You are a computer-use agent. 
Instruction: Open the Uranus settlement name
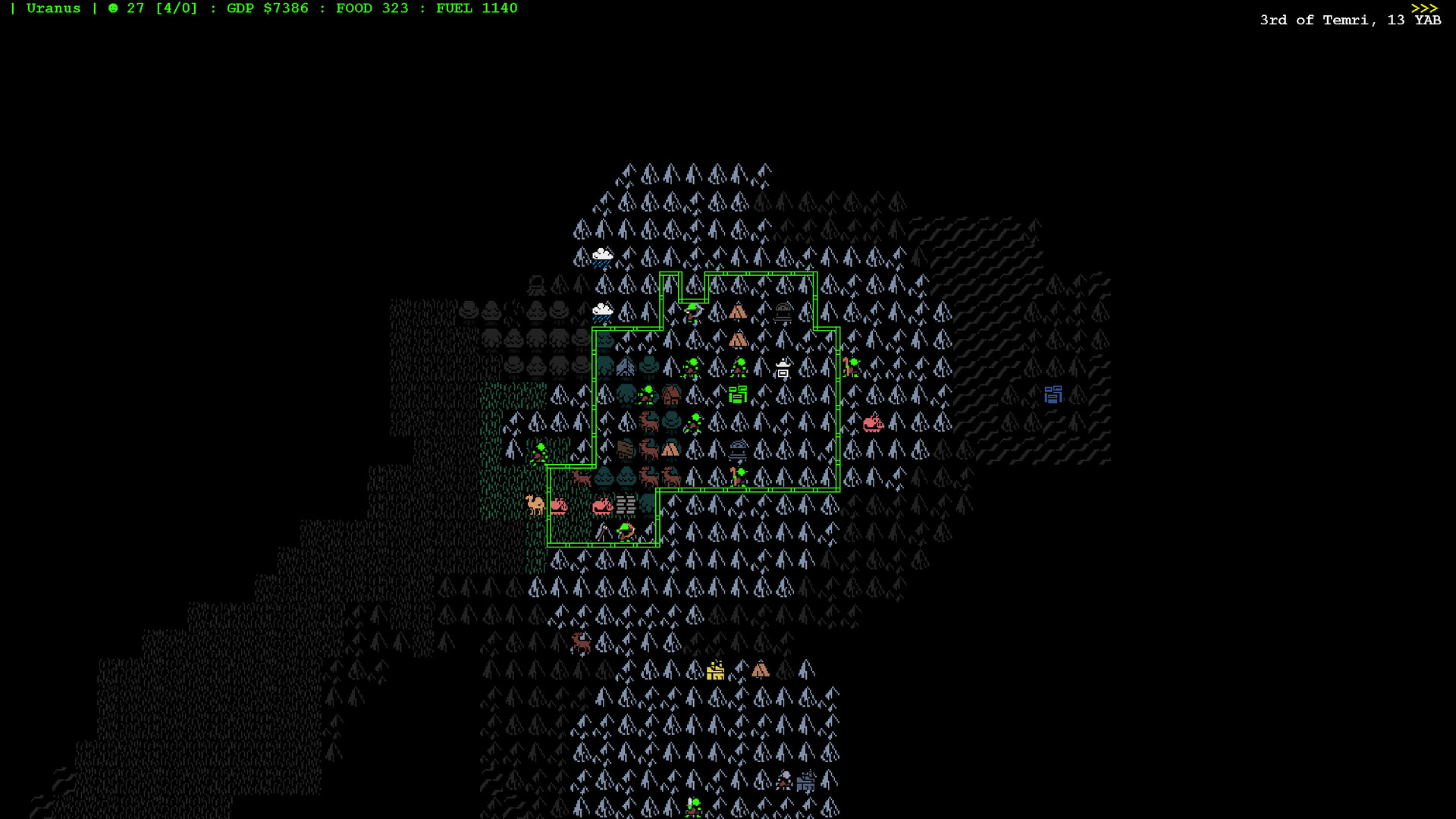(54, 8)
